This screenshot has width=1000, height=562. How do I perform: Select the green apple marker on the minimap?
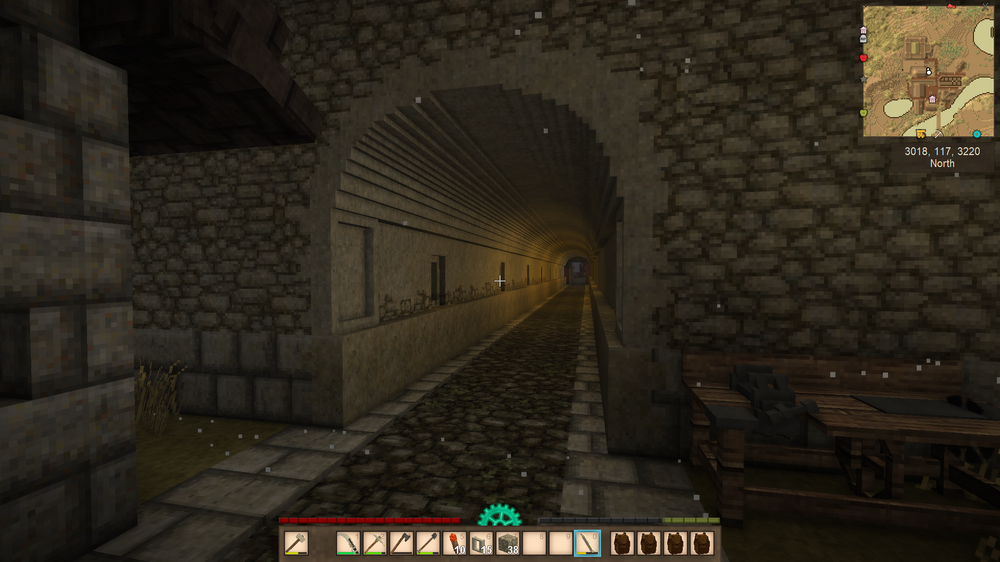point(863,113)
